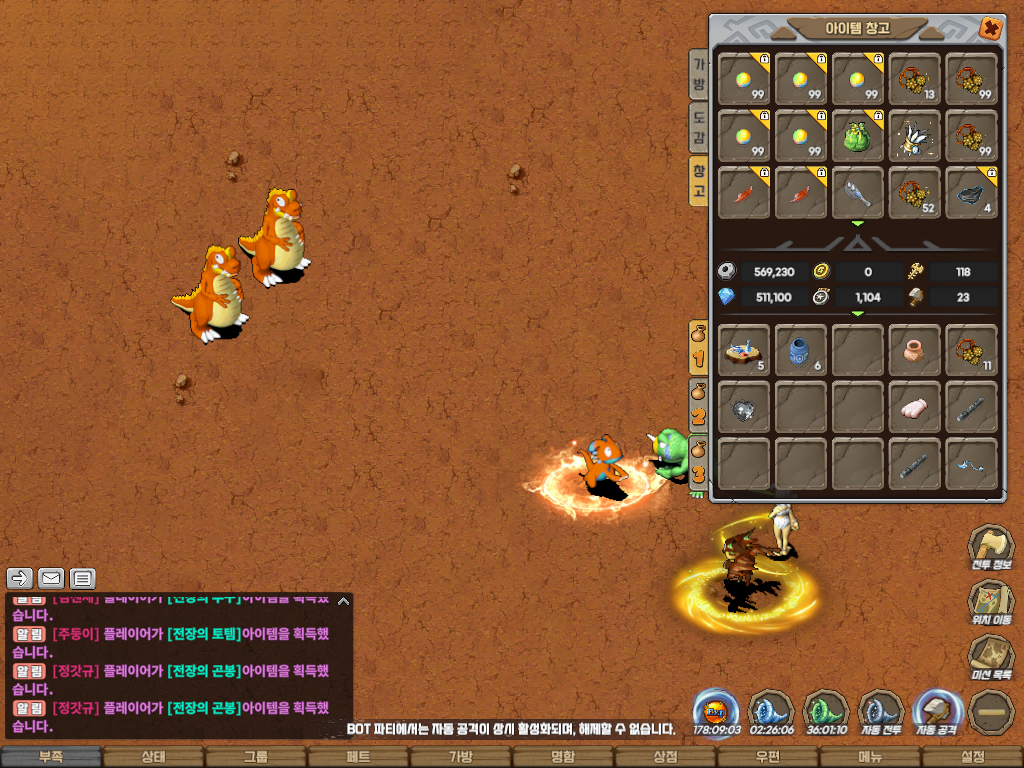Click the envelope mail icon above chat
Screen dimensions: 1024x768
51,578
